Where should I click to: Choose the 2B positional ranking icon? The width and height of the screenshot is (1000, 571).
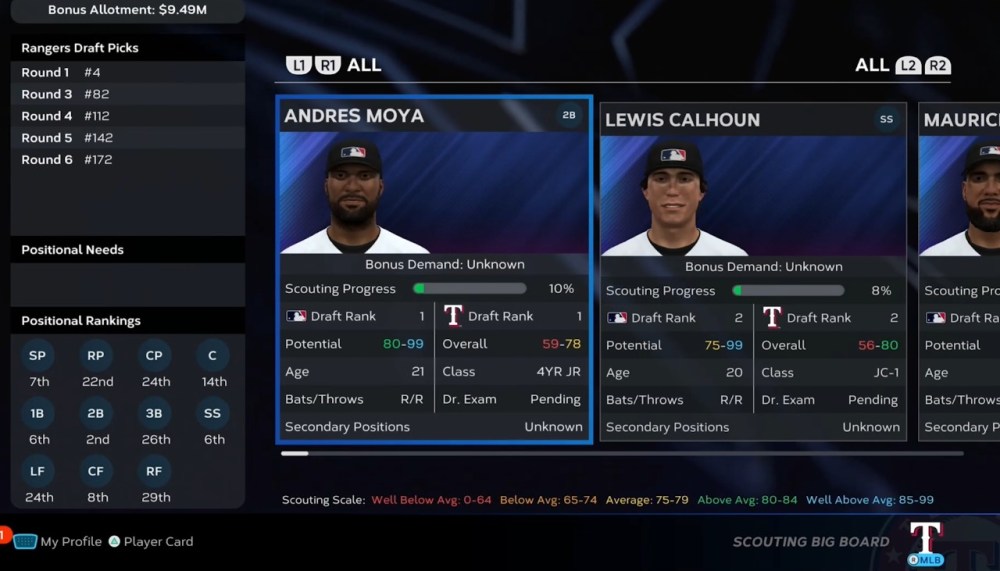pyautogui.click(x=97, y=414)
